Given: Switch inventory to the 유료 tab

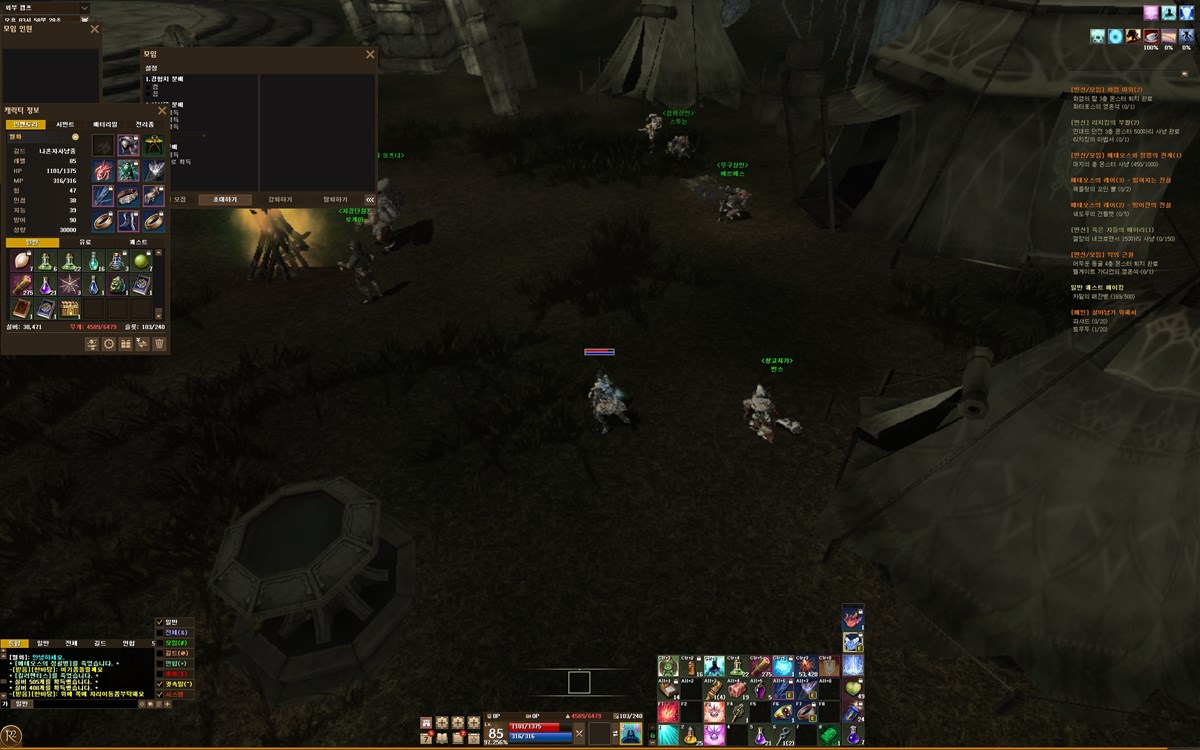Looking at the screenshot, I should (85, 242).
